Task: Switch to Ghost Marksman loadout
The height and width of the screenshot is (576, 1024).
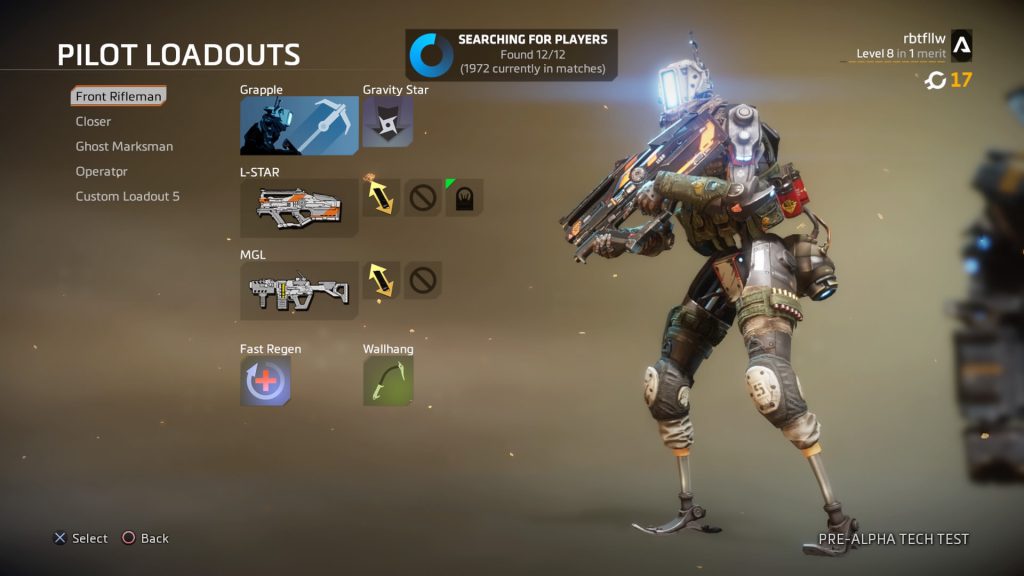Action: pos(124,146)
